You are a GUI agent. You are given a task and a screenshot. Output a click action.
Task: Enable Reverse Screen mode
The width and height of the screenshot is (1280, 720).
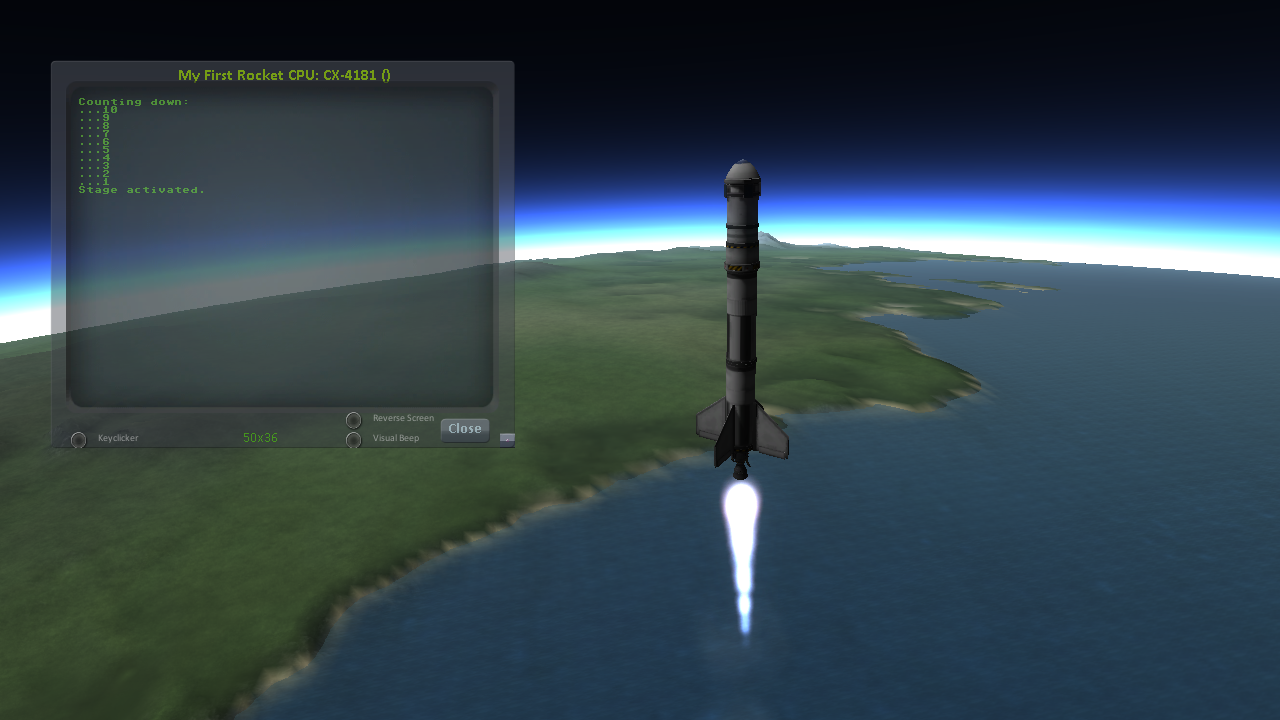coord(353,420)
